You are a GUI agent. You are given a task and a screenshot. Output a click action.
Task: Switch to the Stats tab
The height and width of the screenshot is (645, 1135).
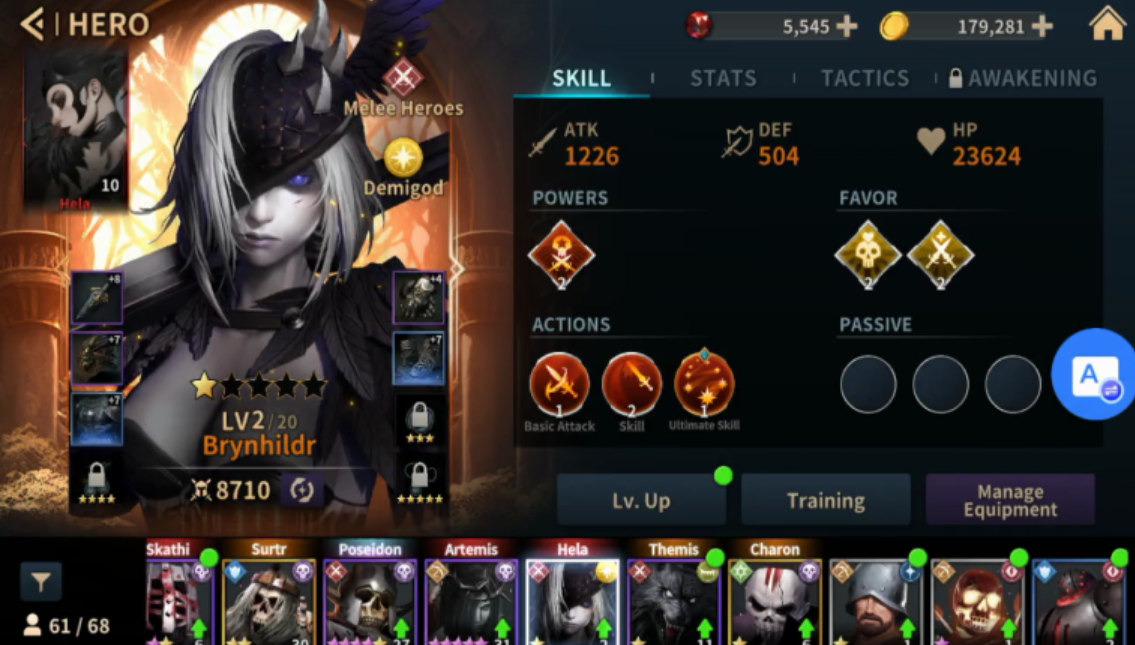[723, 78]
